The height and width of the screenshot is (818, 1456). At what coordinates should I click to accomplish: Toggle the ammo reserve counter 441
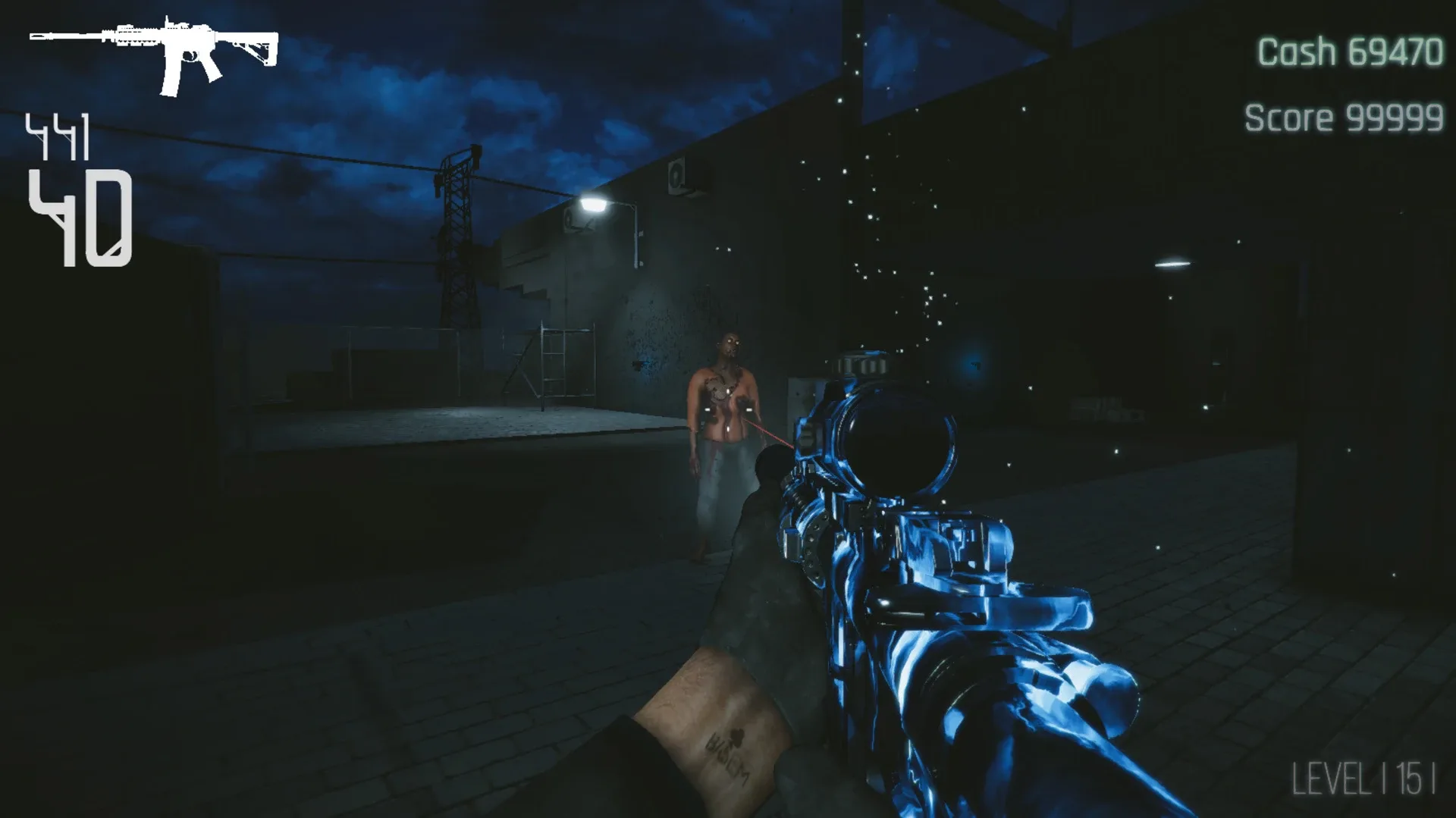(x=59, y=135)
